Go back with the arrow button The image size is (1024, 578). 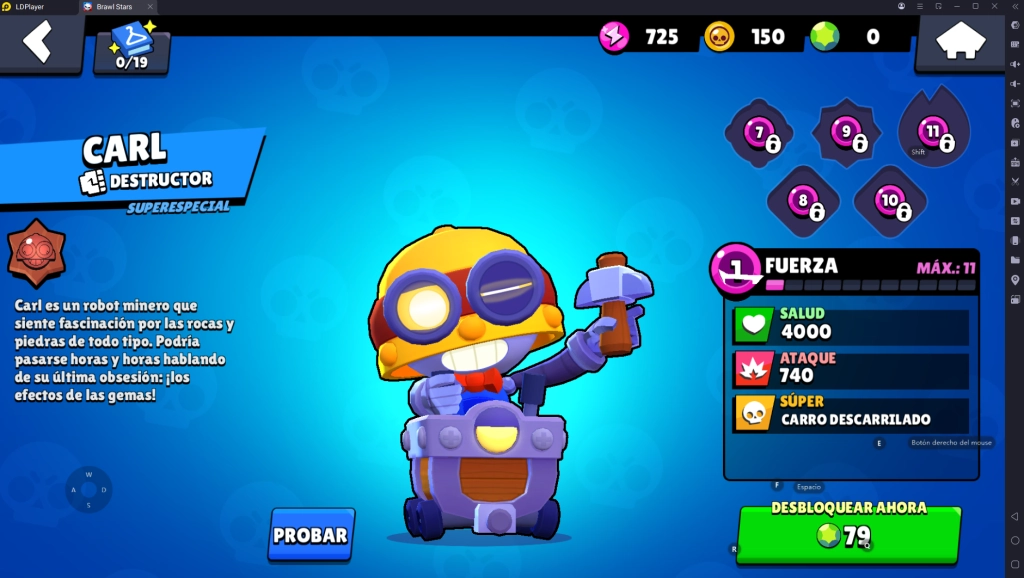pos(38,43)
